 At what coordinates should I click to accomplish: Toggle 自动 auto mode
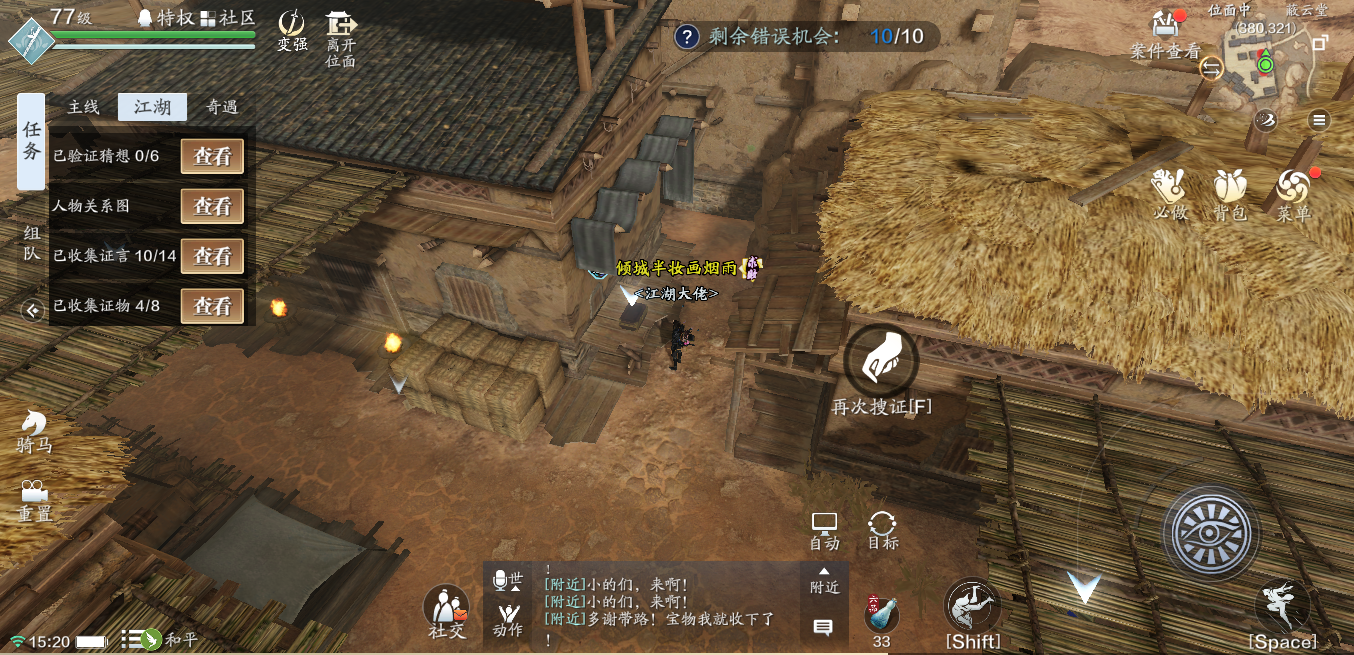824,530
